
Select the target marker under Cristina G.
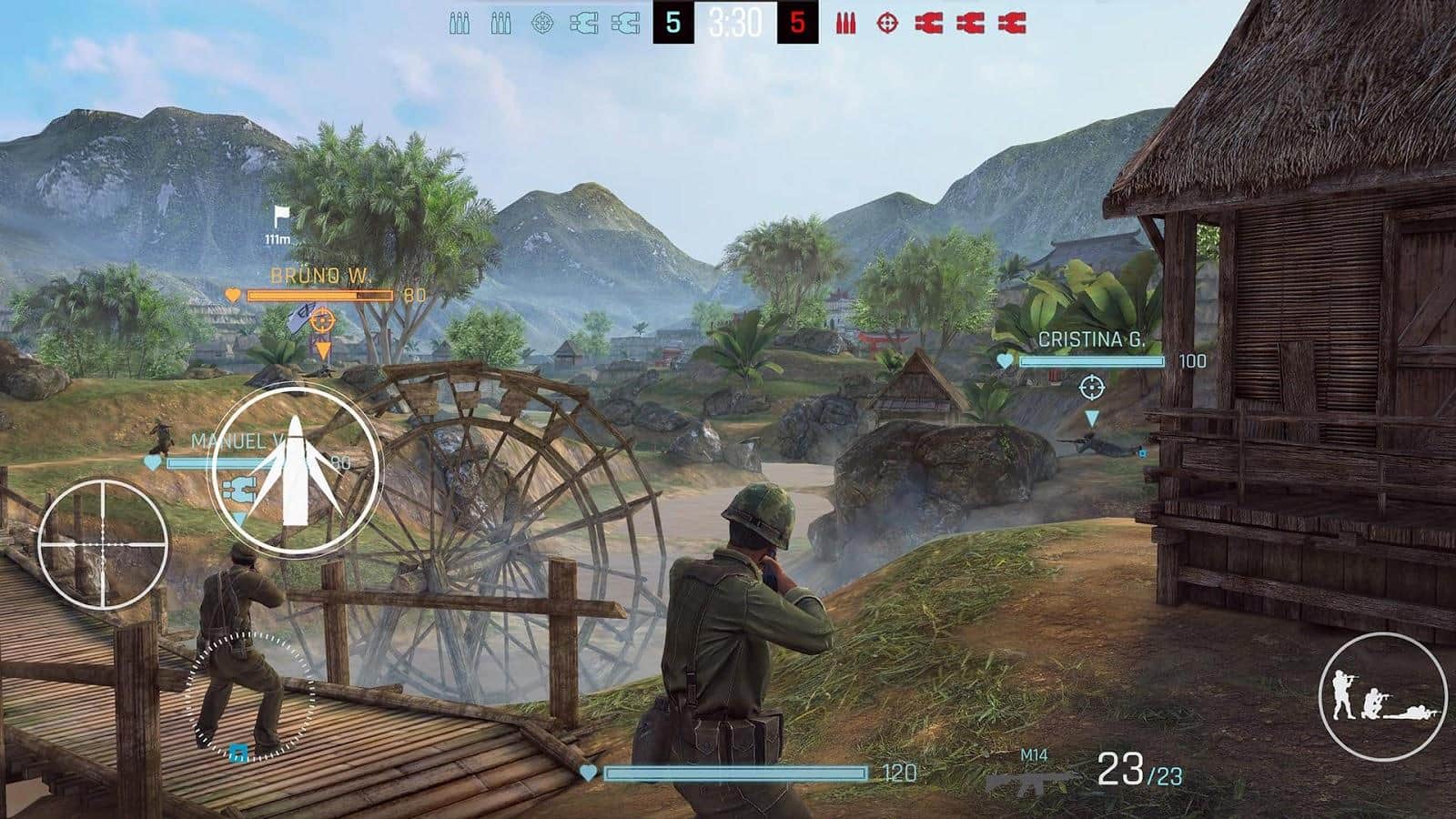pos(1091,388)
